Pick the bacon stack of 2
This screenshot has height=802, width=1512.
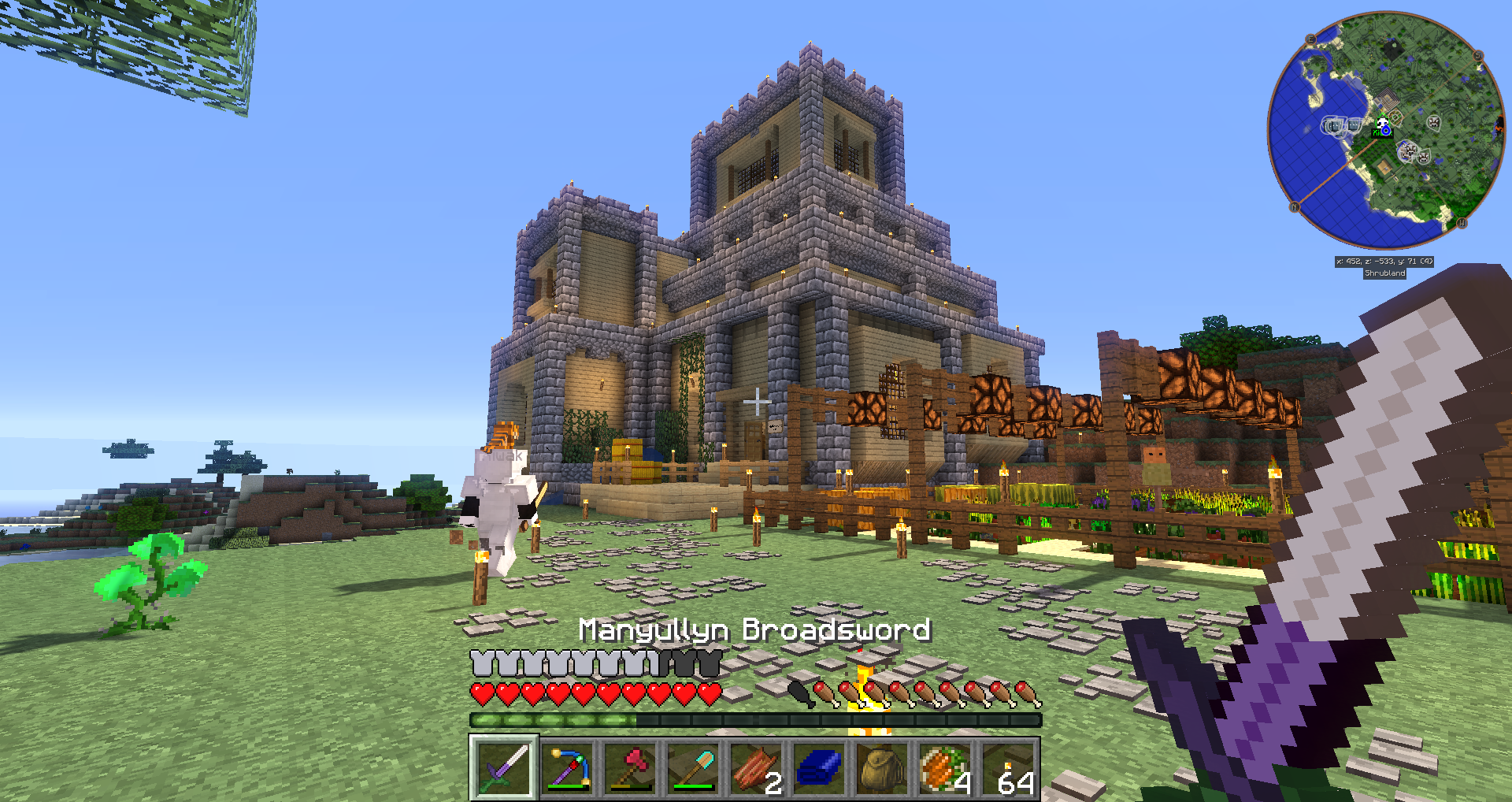(756, 767)
